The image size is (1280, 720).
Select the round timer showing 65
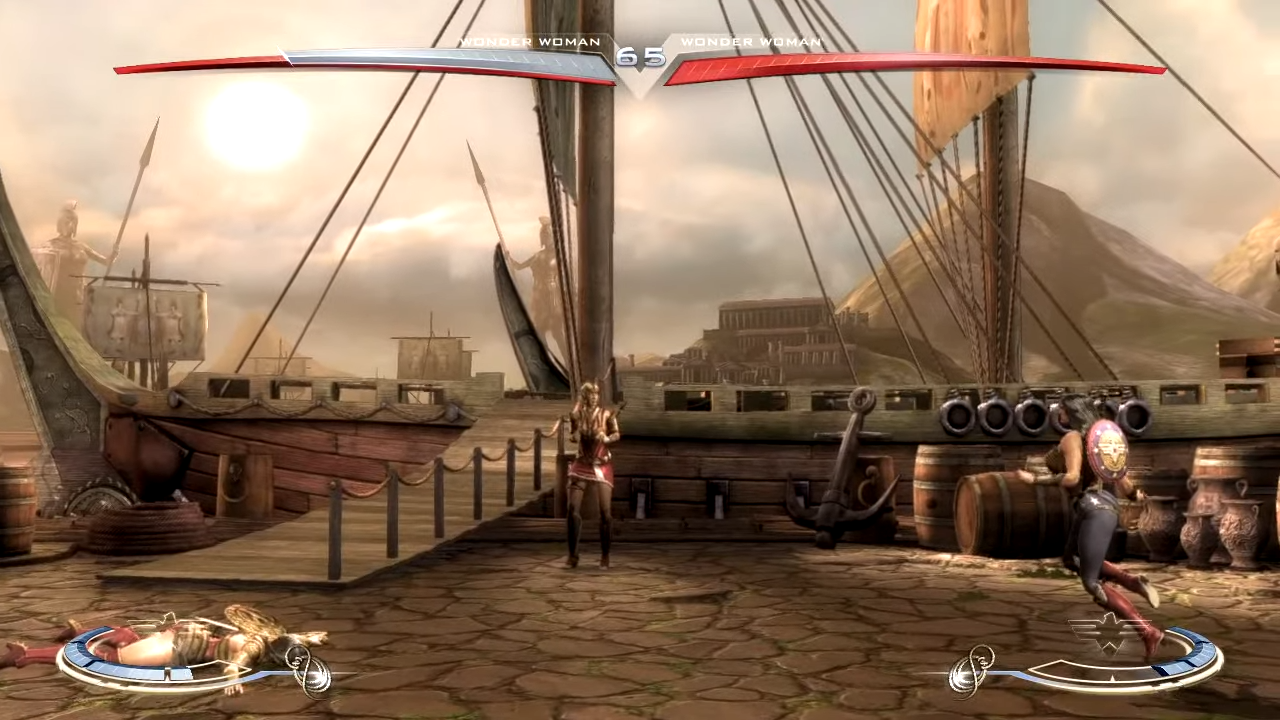coord(640,58)
